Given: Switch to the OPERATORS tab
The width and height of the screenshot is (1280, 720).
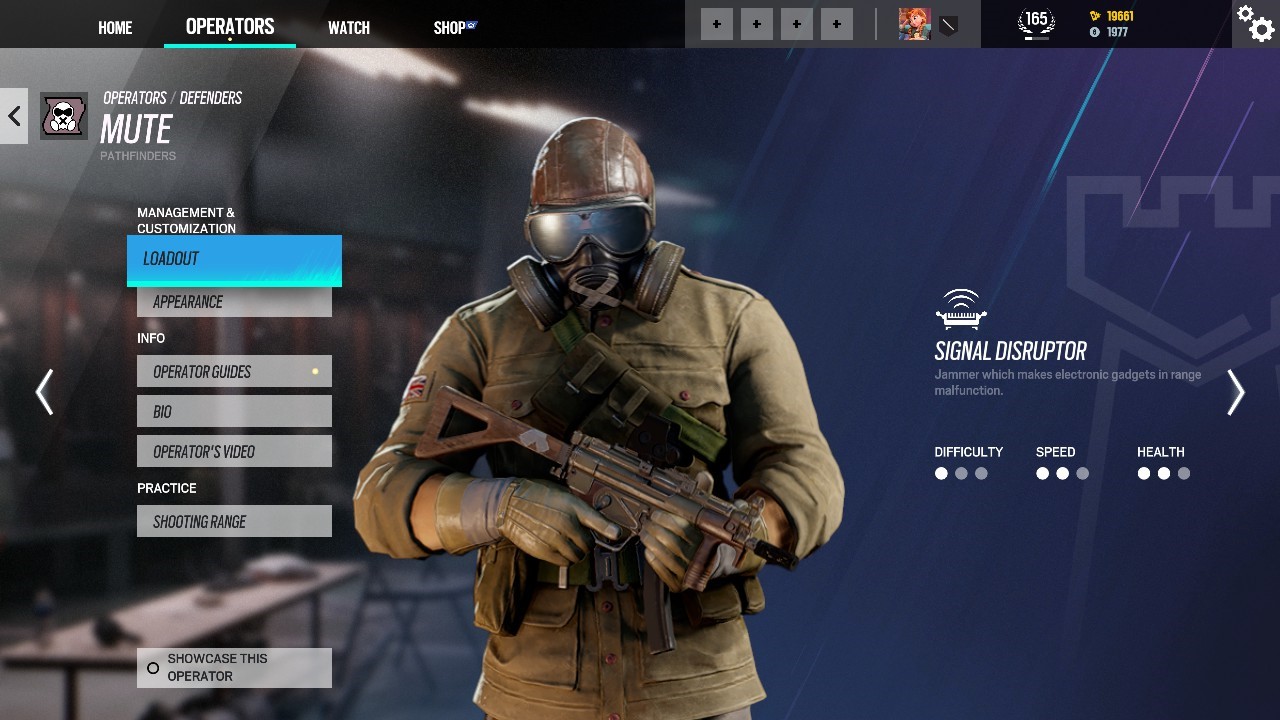Looking at the screenshot, I should 230,26.
